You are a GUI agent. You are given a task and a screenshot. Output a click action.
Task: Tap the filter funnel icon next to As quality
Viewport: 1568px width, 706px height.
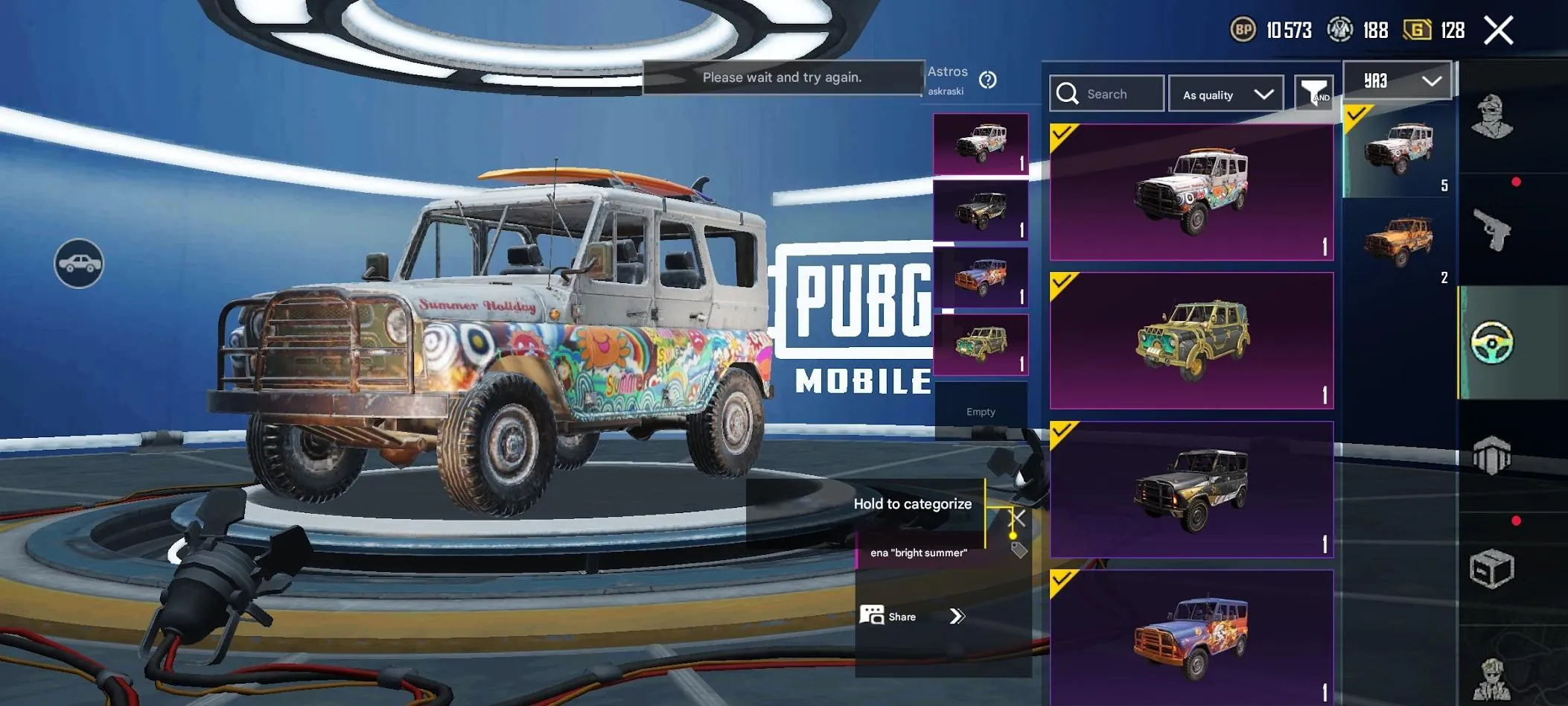pyautogui.click(x=1314, y=93)
